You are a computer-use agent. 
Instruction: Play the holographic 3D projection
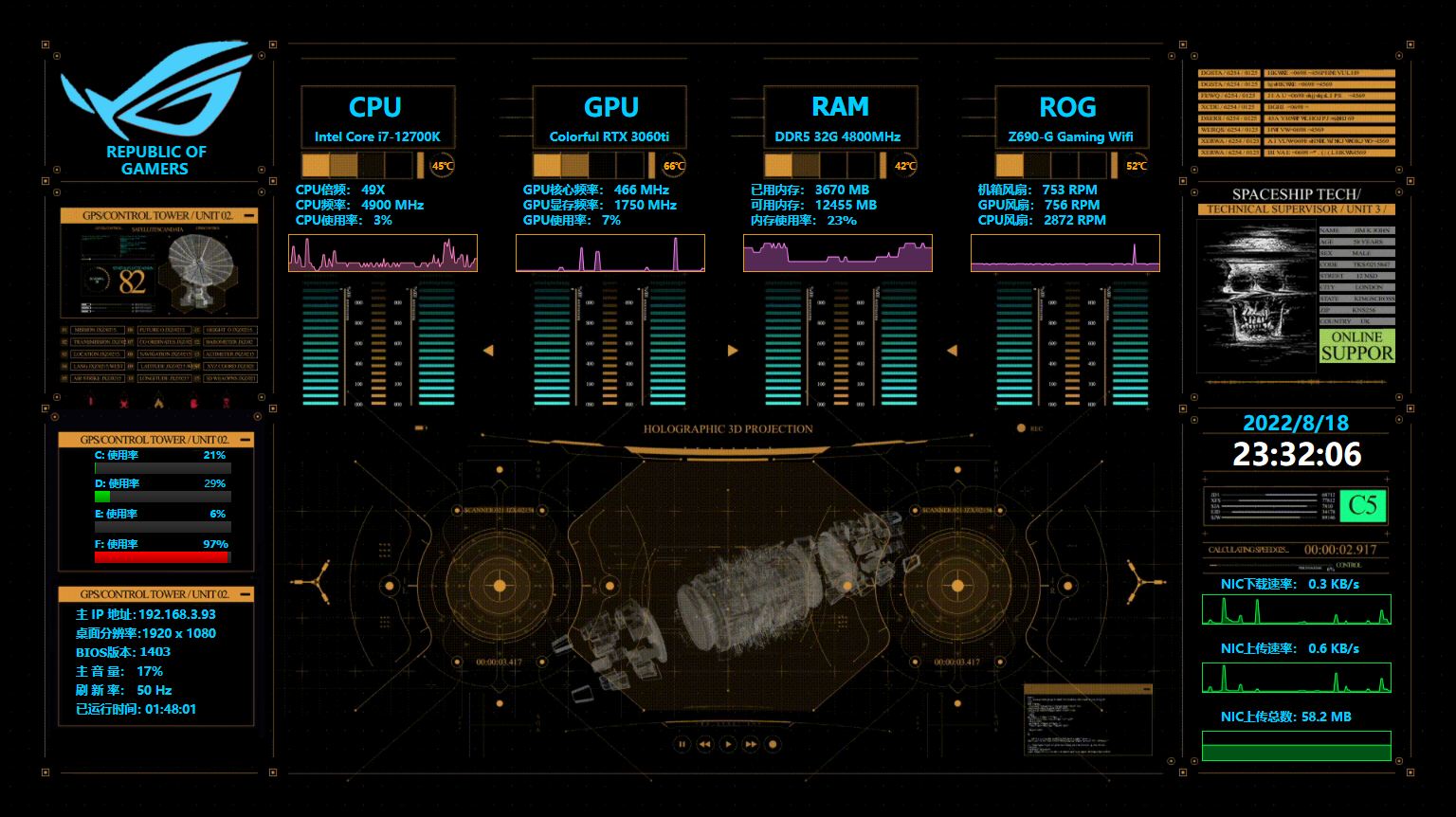coord(727,744)
